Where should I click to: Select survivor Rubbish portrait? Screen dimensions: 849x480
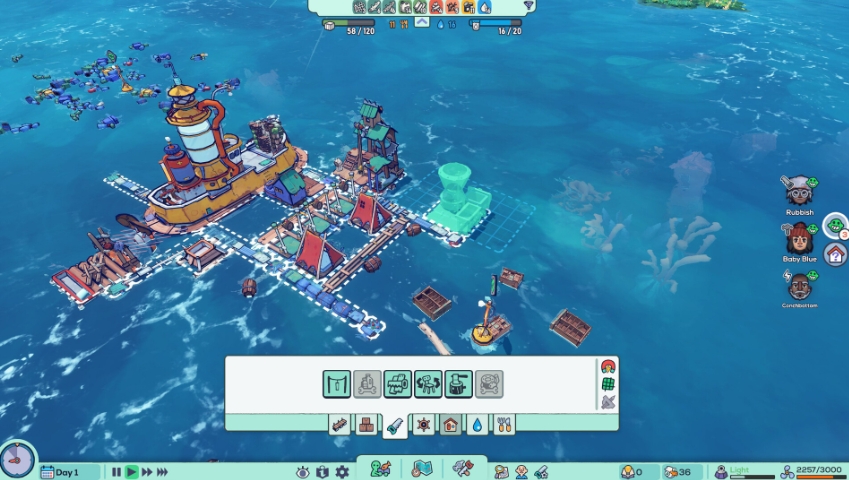pos(798,190)
